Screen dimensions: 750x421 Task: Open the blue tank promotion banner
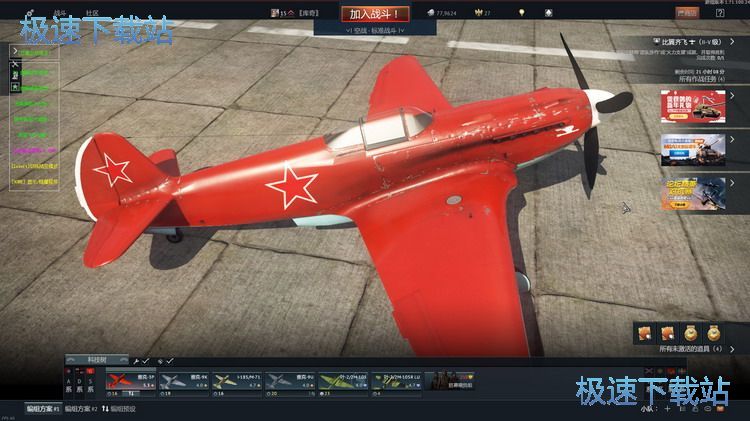point(691,152)
